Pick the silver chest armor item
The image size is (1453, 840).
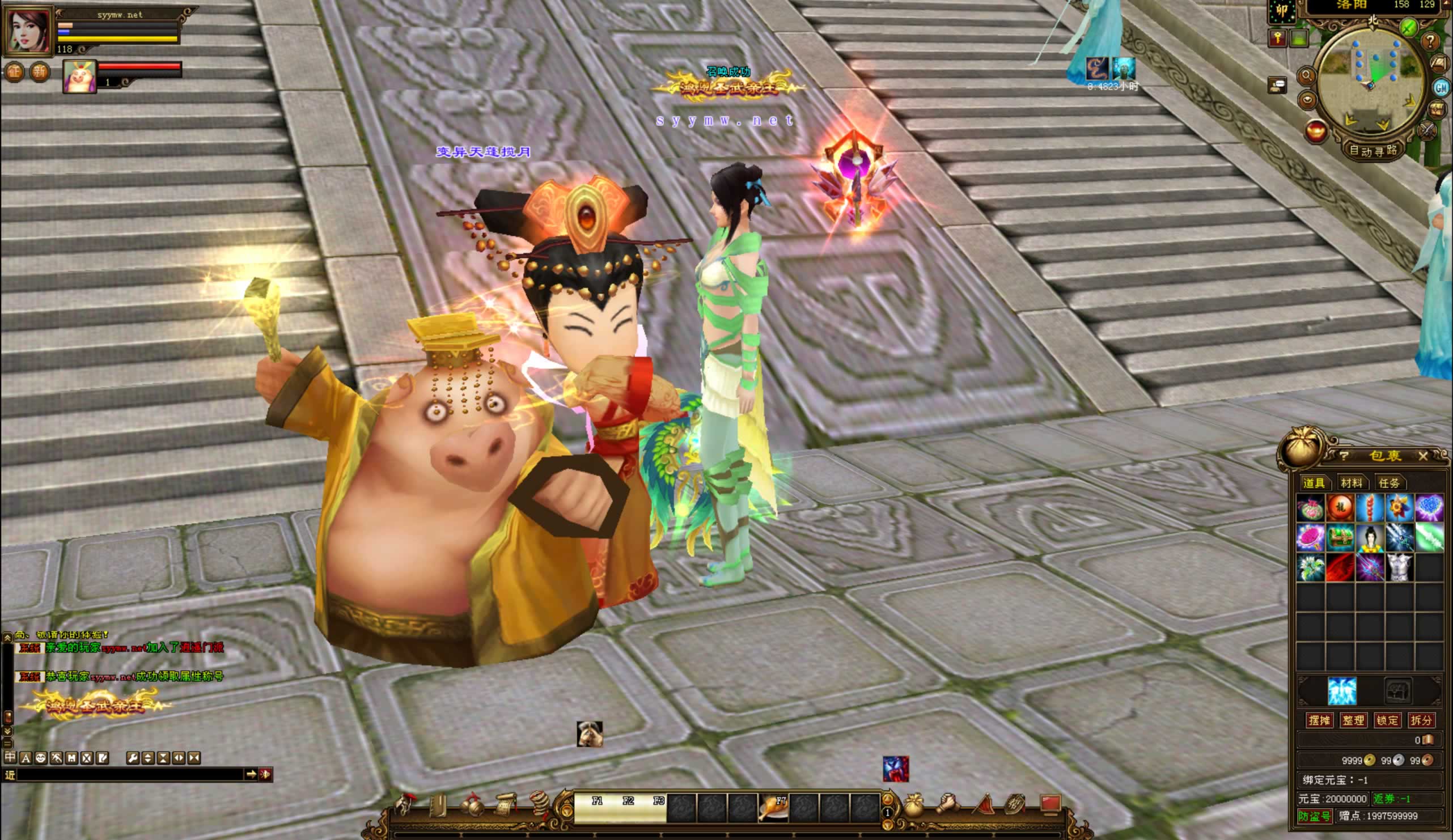[1399, 567]
